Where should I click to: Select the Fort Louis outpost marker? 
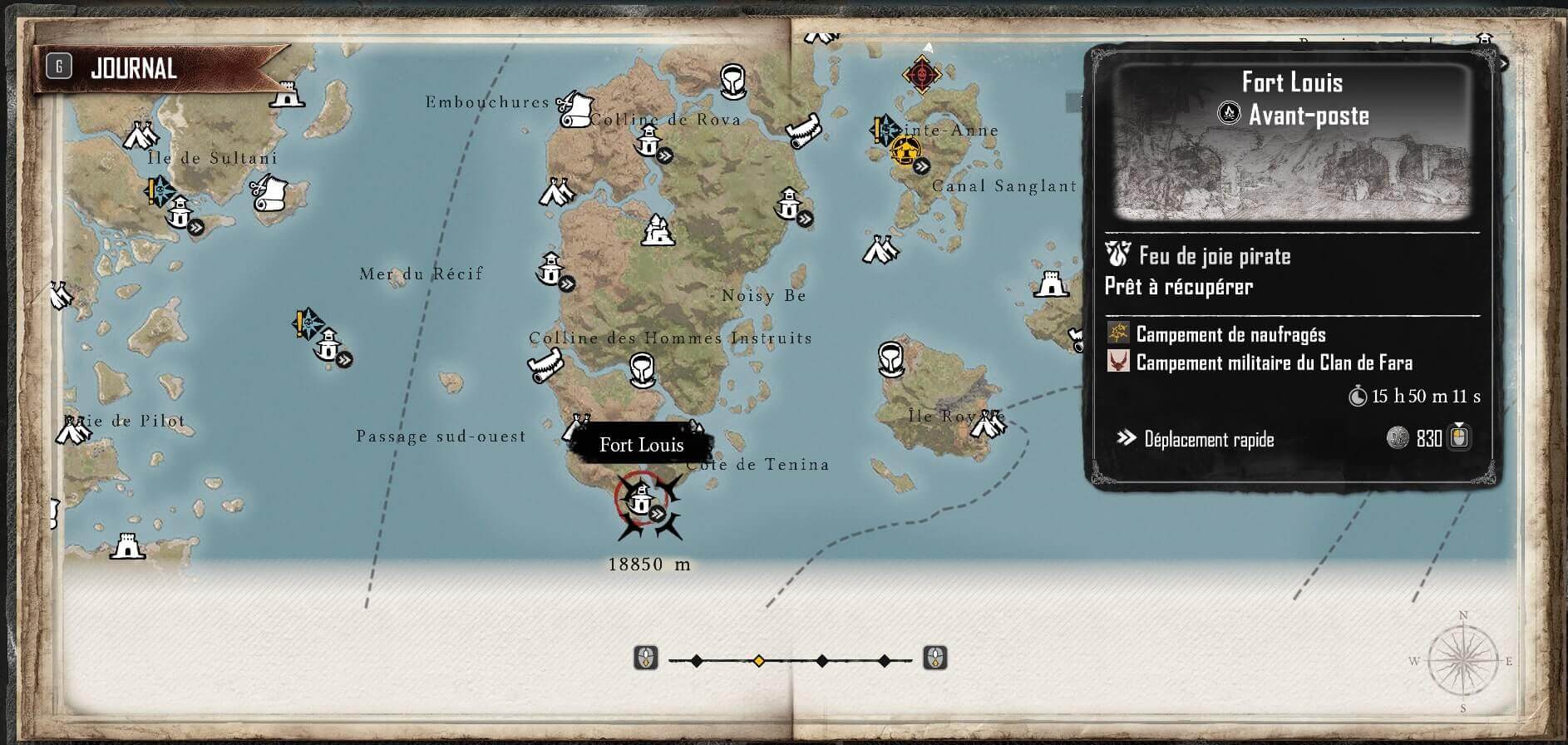coord(640,501)
